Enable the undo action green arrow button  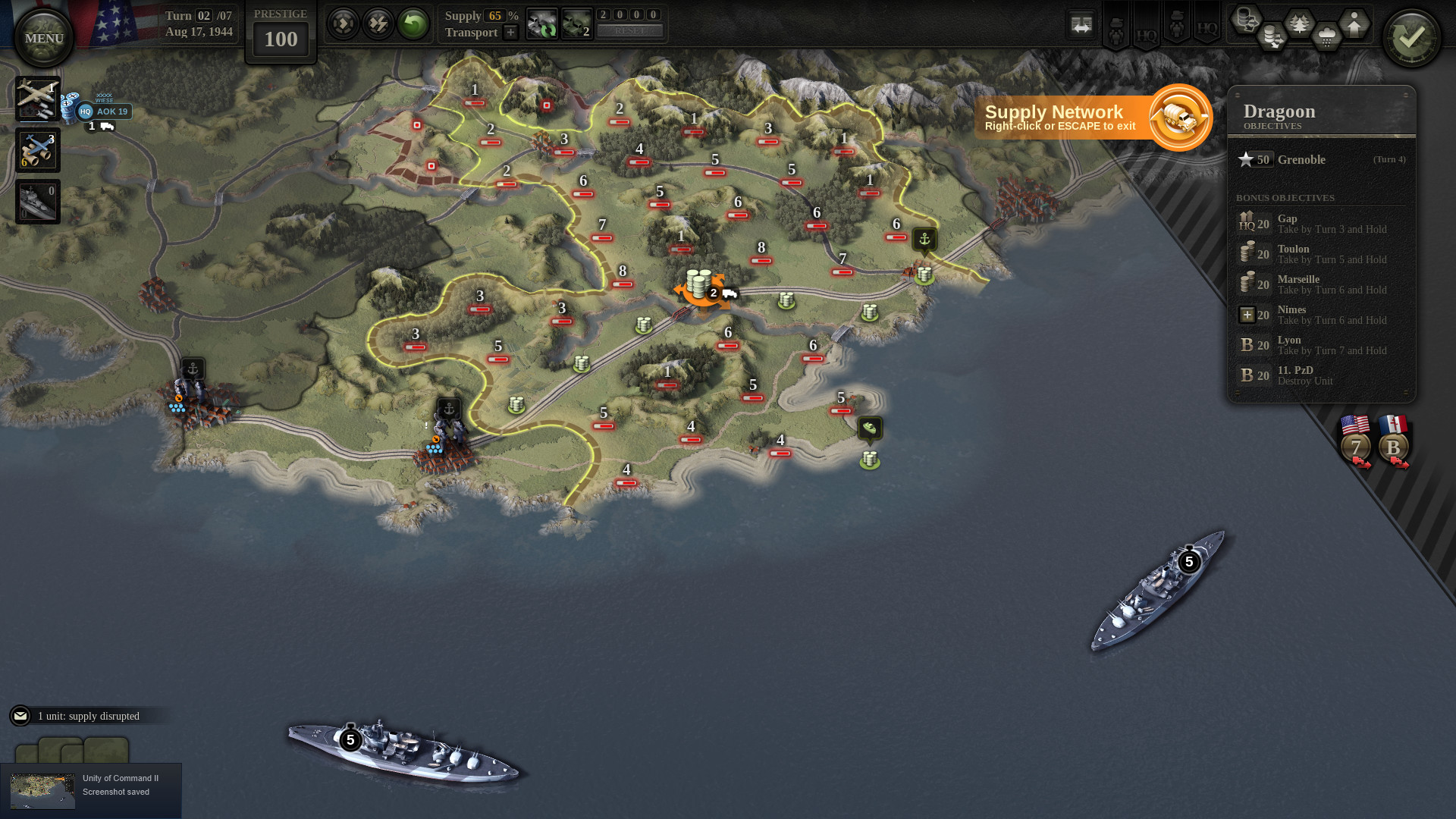tap(413, 23)
